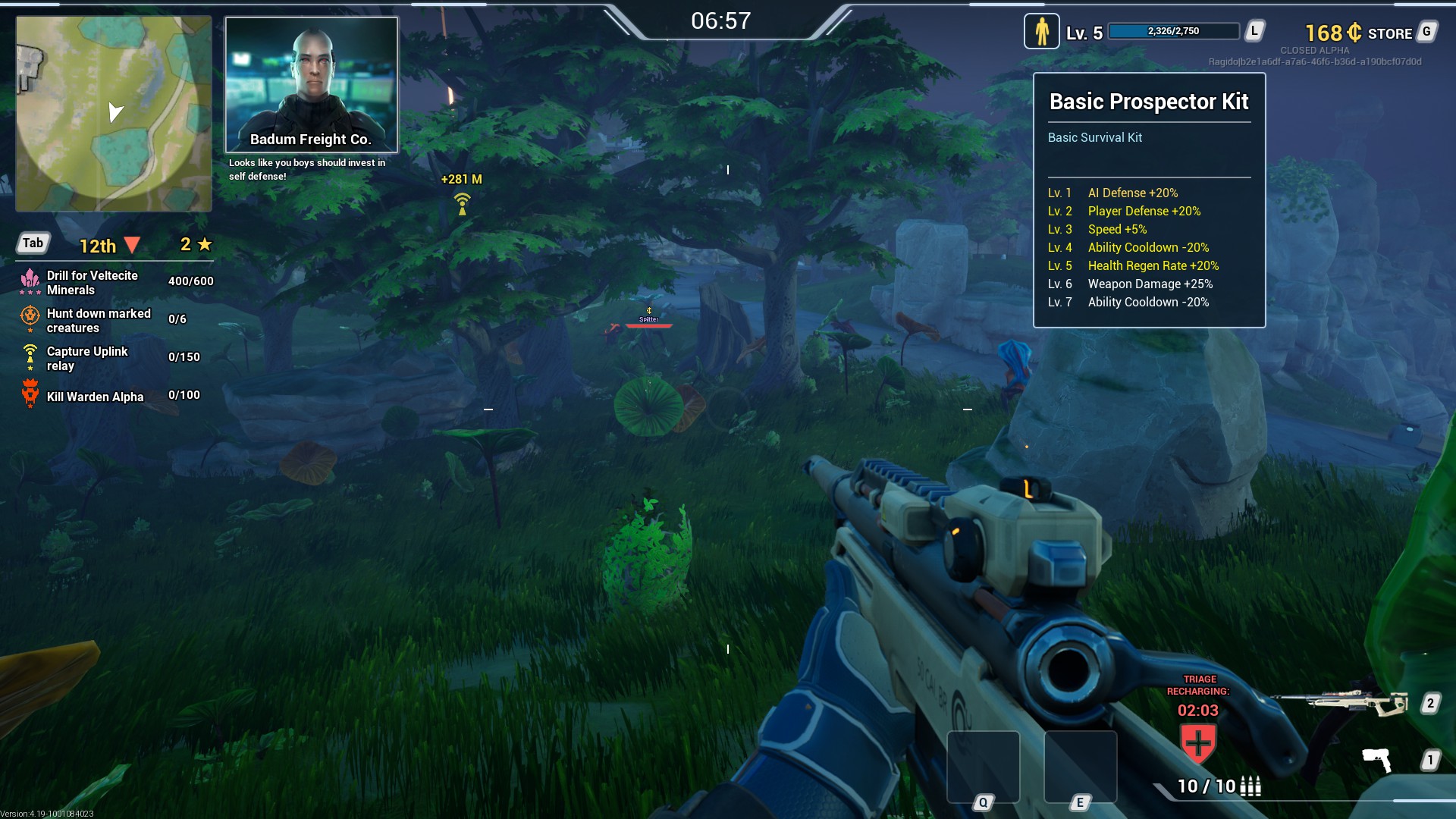The image size is (1456, 819).
Task: Select the Hunt down marked creatures objective
Action: pyautogui.click(x=98, y=321)
